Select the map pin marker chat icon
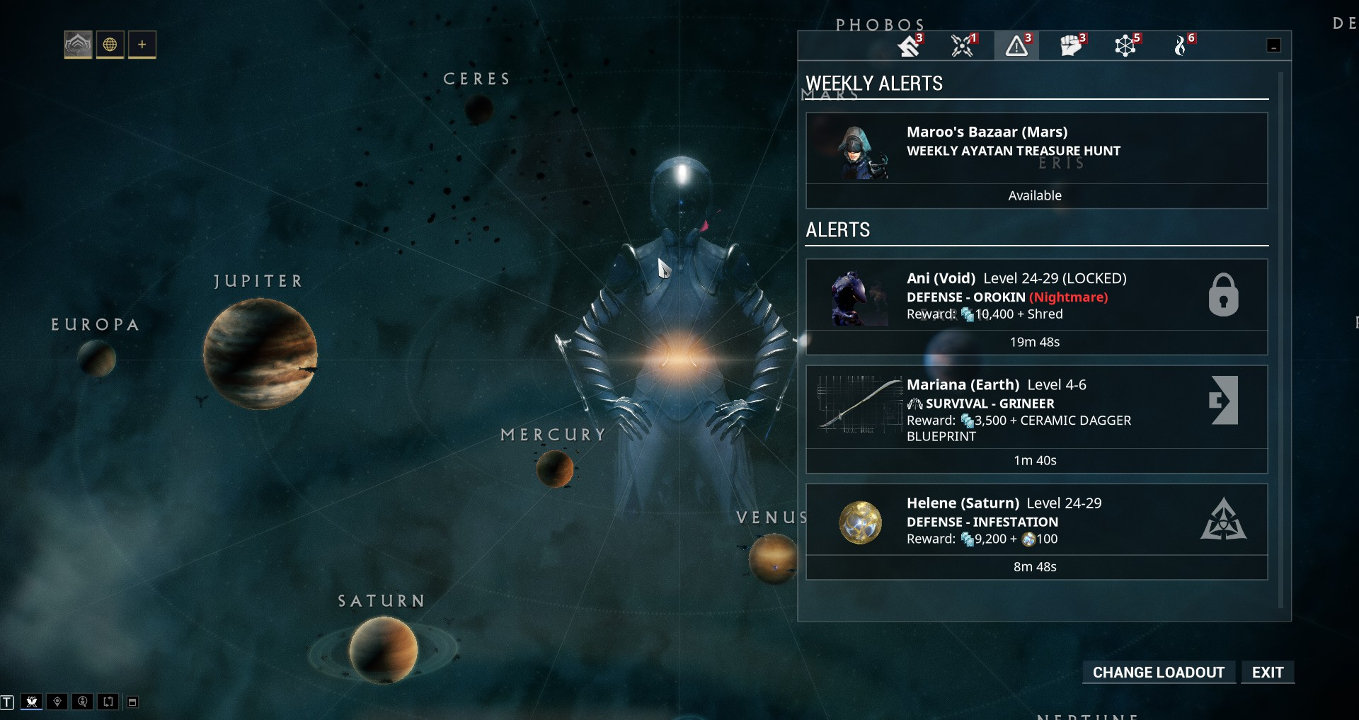The width and height of the screenshot is (1359, 720). point(58,701)
